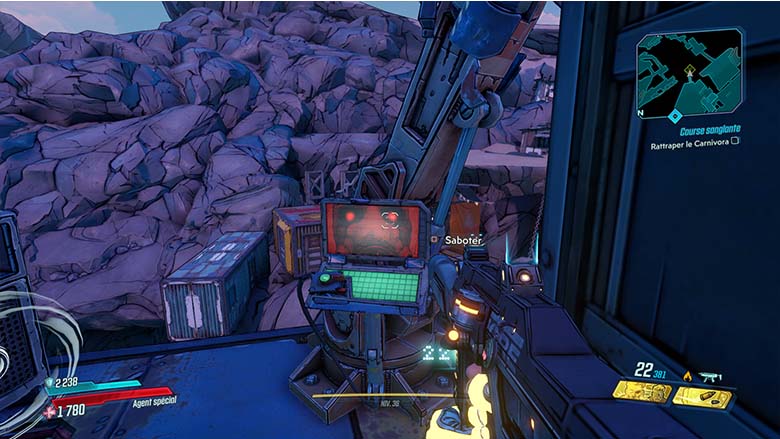Select the right yellow grenade card

coord(703,396)
